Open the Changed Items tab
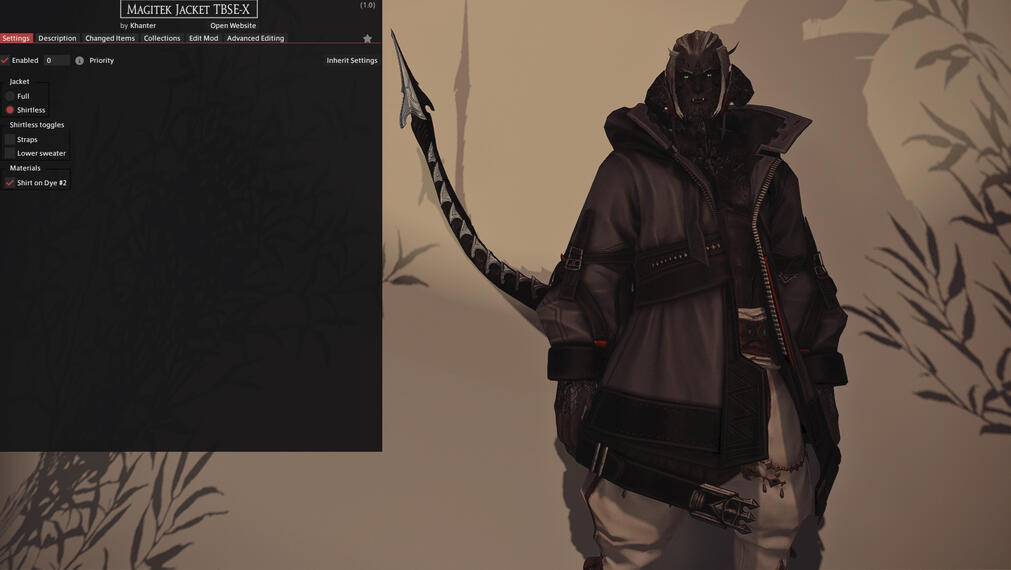Viewport: 1011px width, 570px height. [110, 38]
